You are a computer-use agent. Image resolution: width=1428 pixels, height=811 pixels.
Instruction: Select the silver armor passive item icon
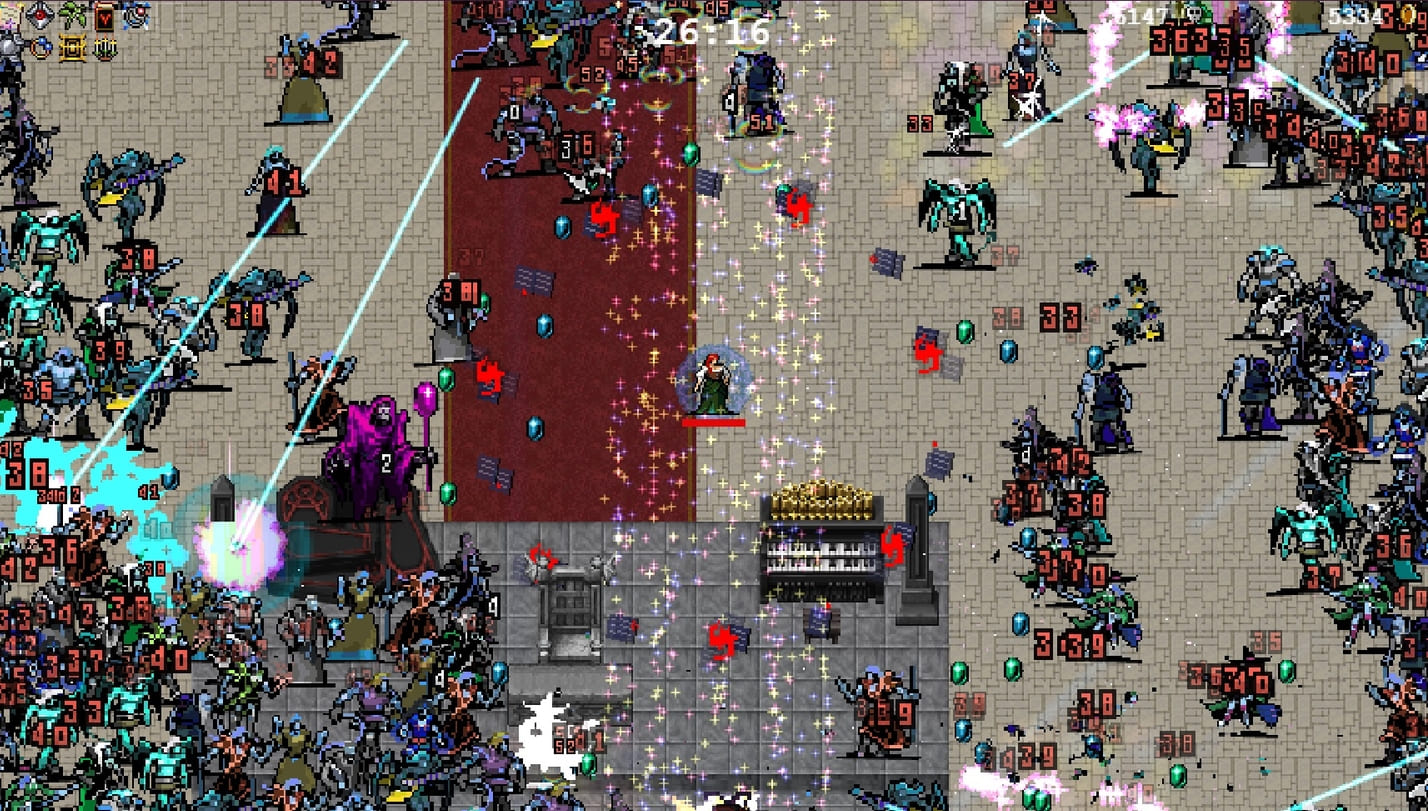(x=9, y=46)
